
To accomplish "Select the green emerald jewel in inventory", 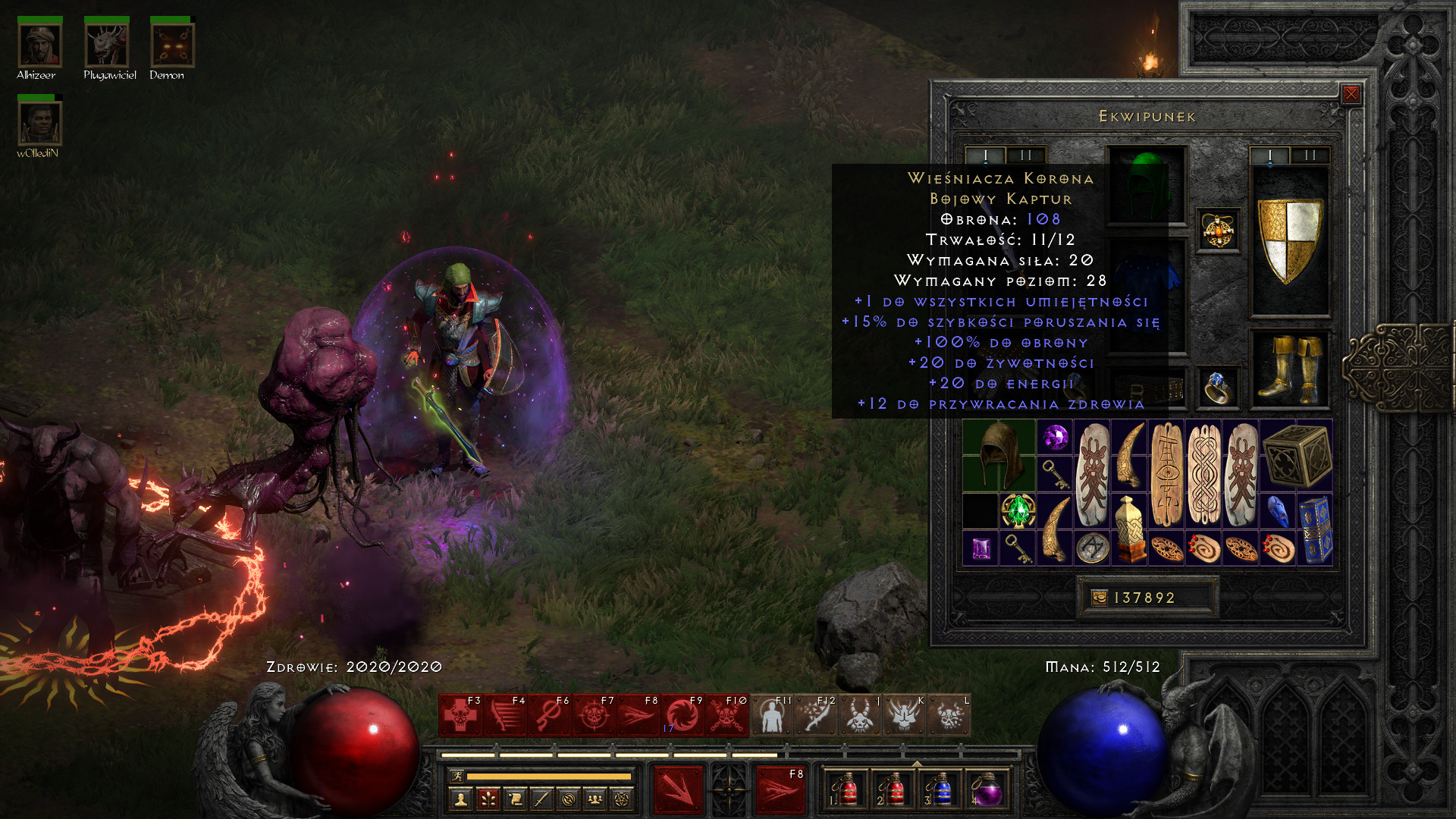I will click(x=1017, y=510).
